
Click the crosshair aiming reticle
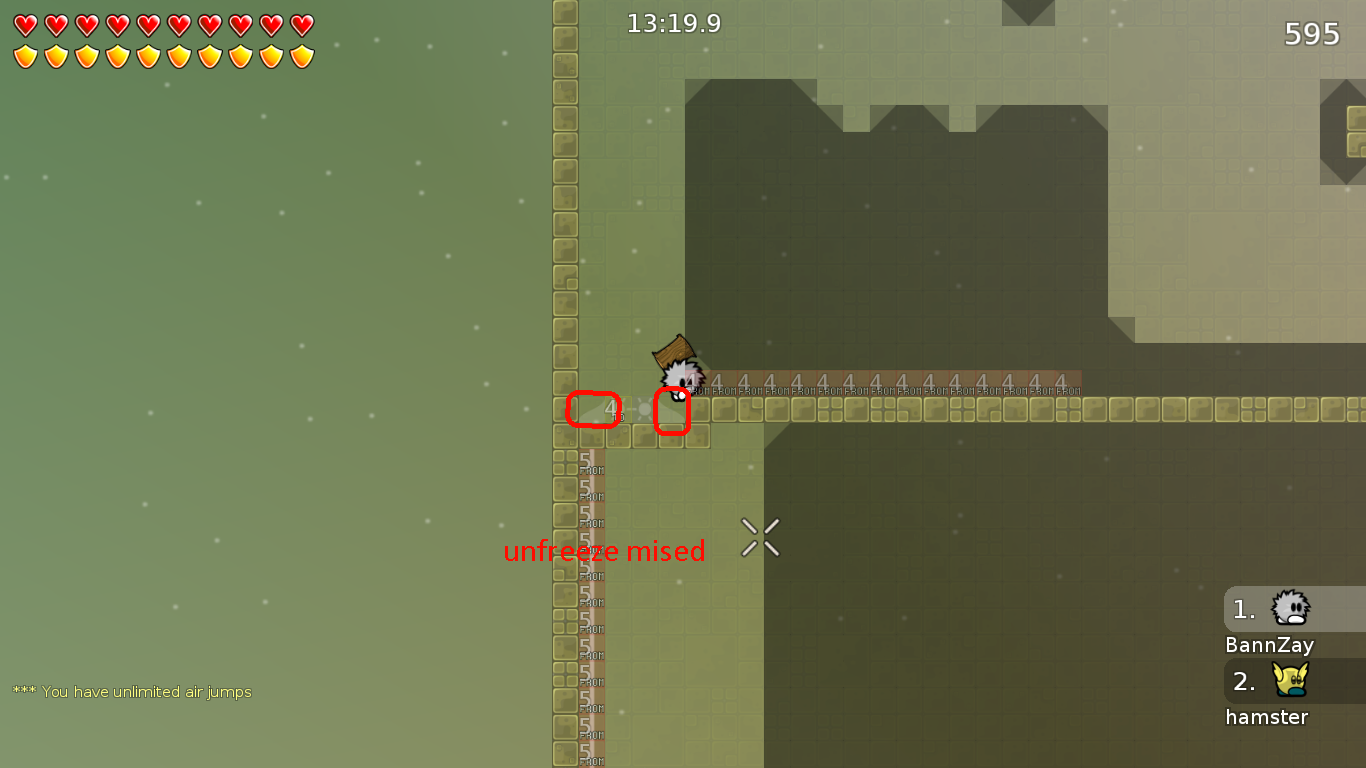(x=759, y=537)
